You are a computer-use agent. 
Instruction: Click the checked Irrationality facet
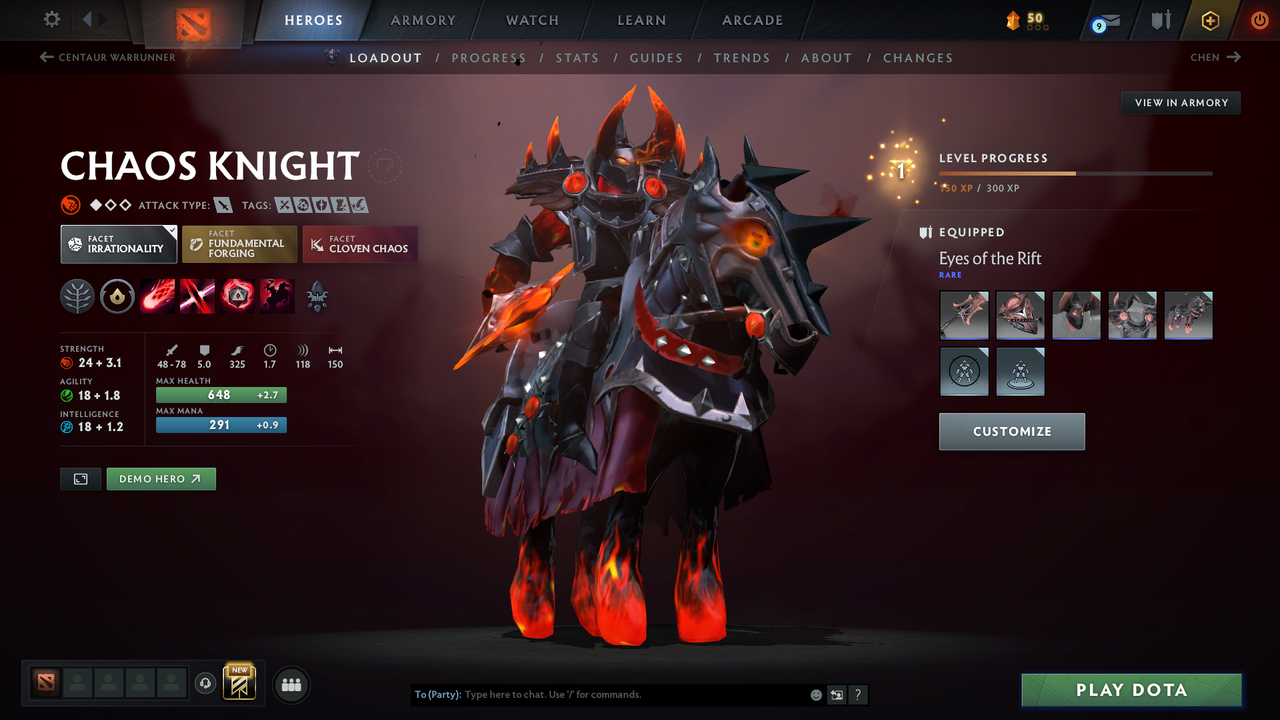coord(118,244)
